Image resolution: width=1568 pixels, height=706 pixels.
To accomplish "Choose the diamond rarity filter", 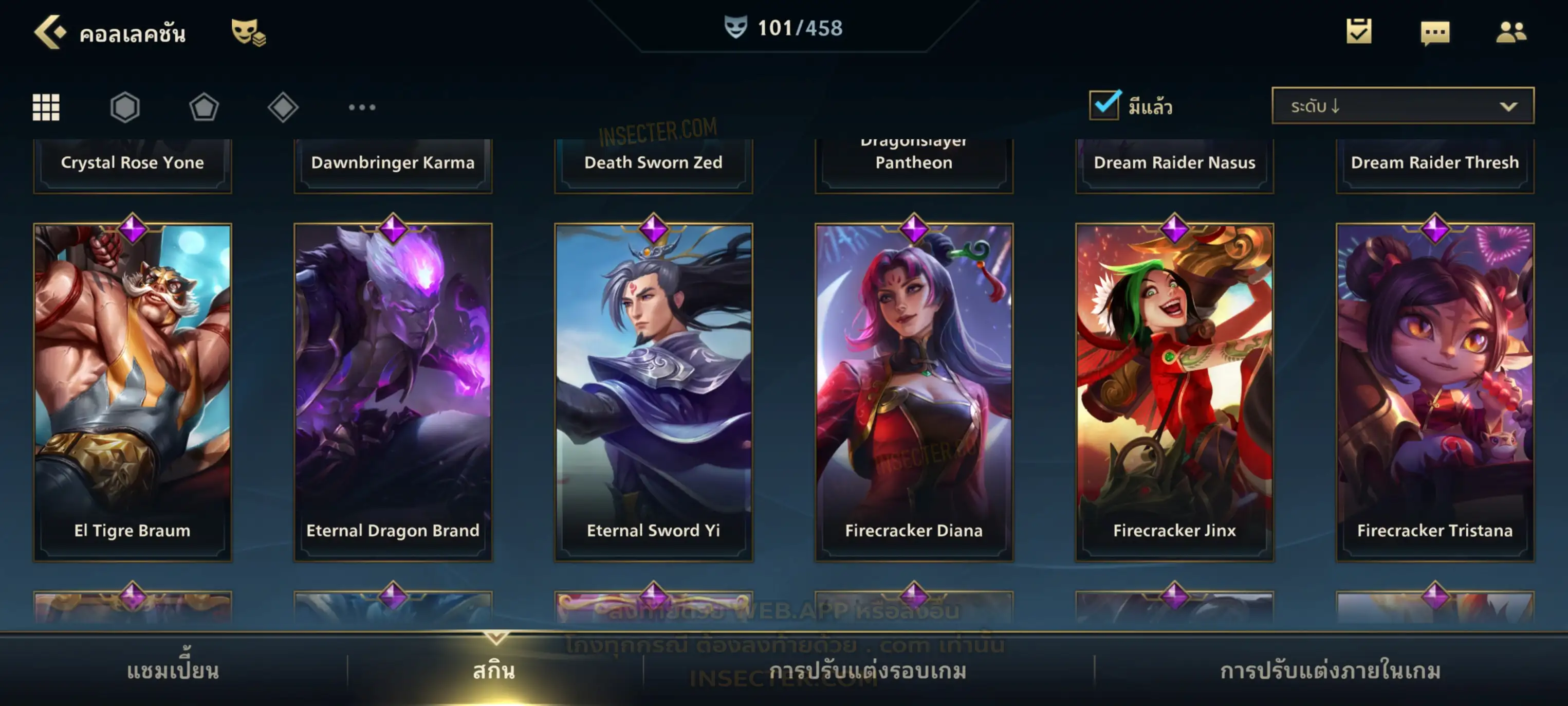I will click(x=283, y=107).
